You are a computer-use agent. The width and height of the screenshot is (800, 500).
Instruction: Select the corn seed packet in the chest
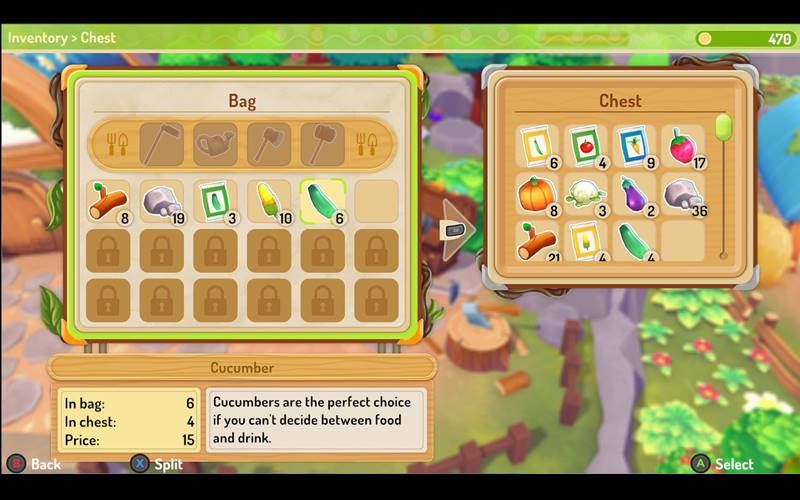tap(586, 241)
